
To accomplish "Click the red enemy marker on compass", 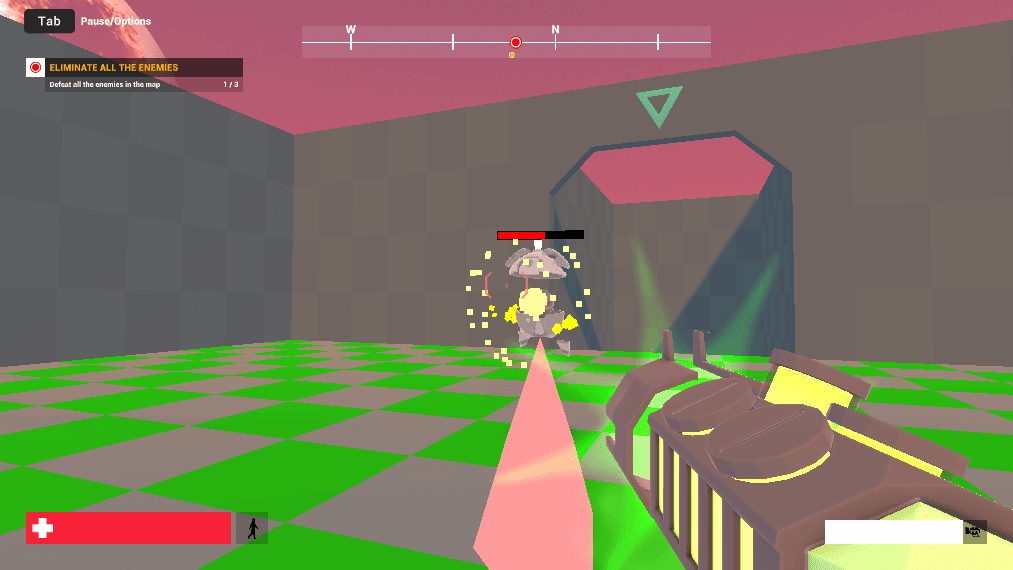I will [516, 42].
